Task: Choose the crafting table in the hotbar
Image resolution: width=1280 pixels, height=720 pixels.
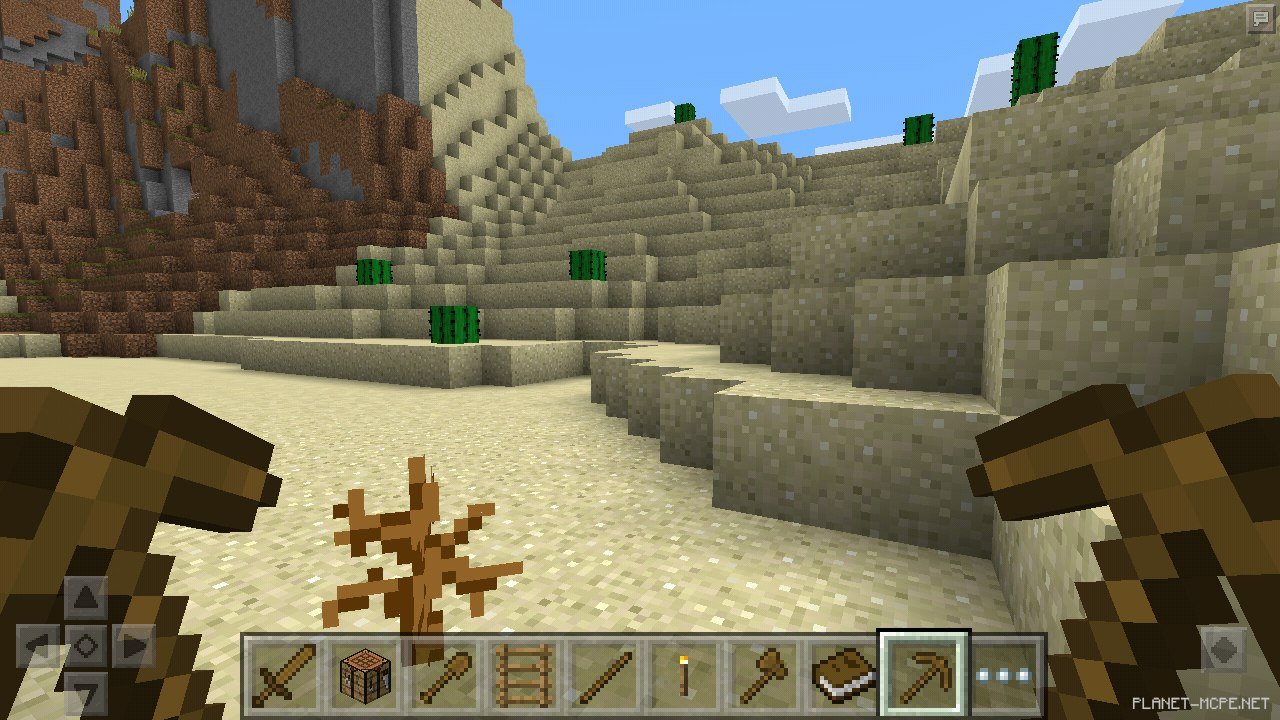Action: [361, 673]
